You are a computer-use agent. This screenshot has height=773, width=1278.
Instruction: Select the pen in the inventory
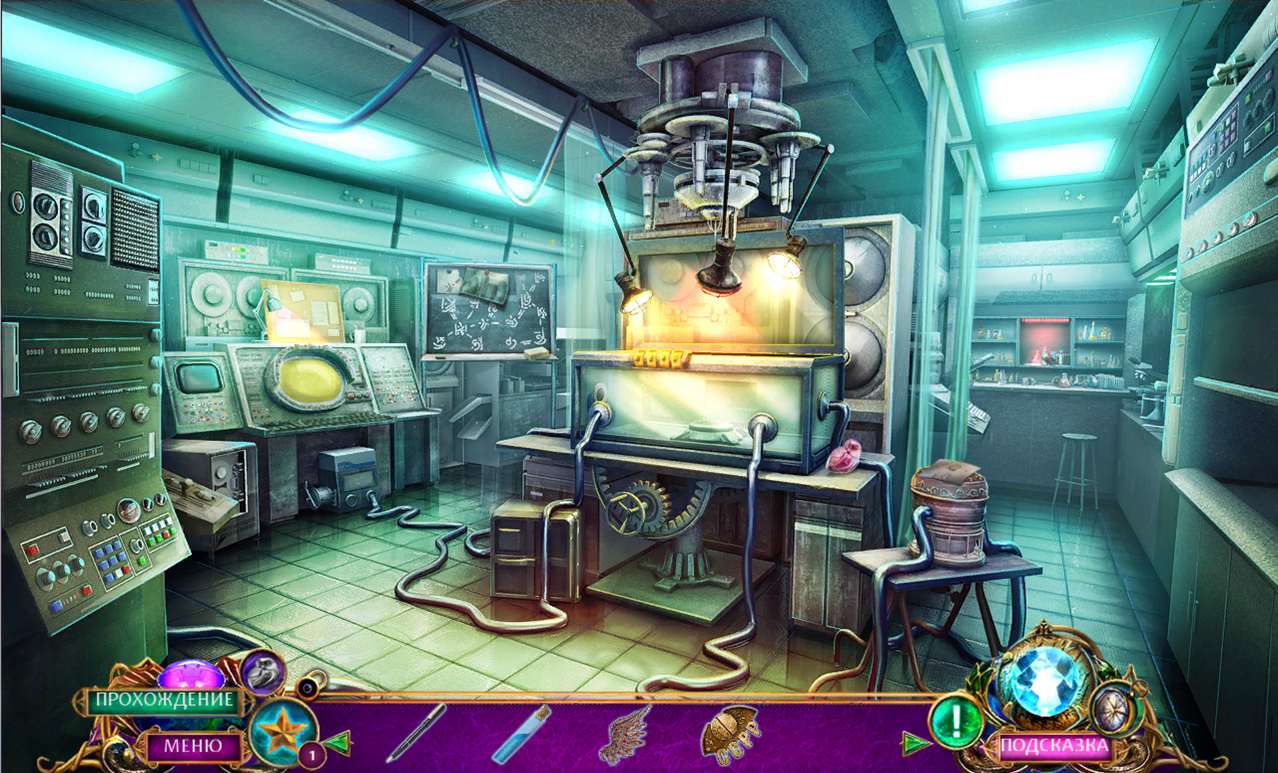416,732
